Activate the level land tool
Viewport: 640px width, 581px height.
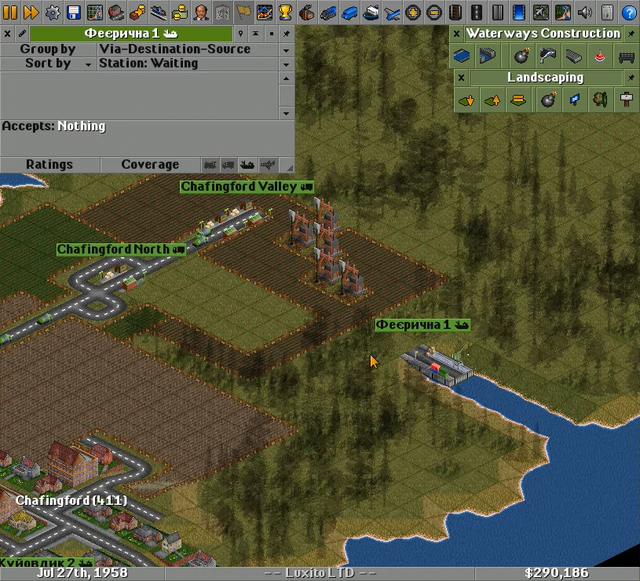(x=518, y=100)
